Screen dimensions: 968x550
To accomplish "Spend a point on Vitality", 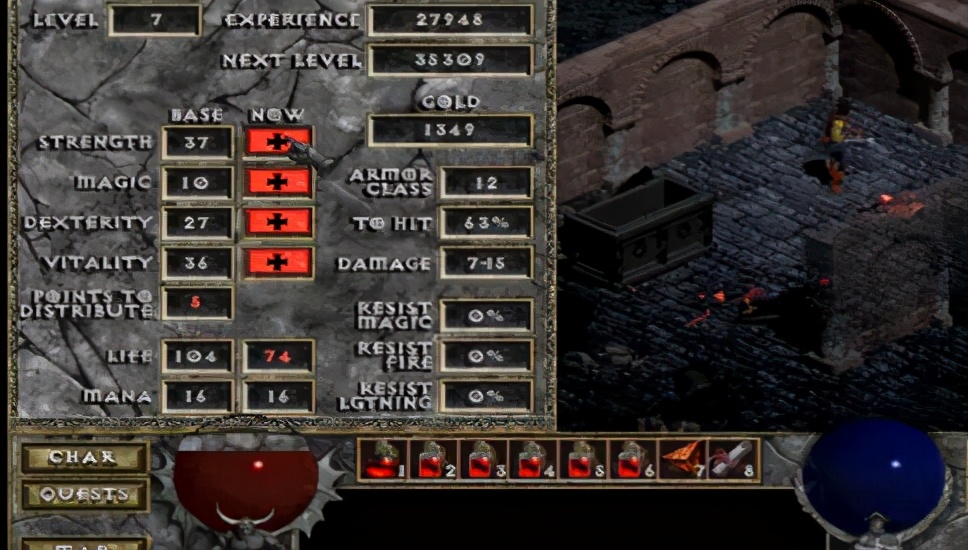I will pyautogui.click(x=277, y=262).
